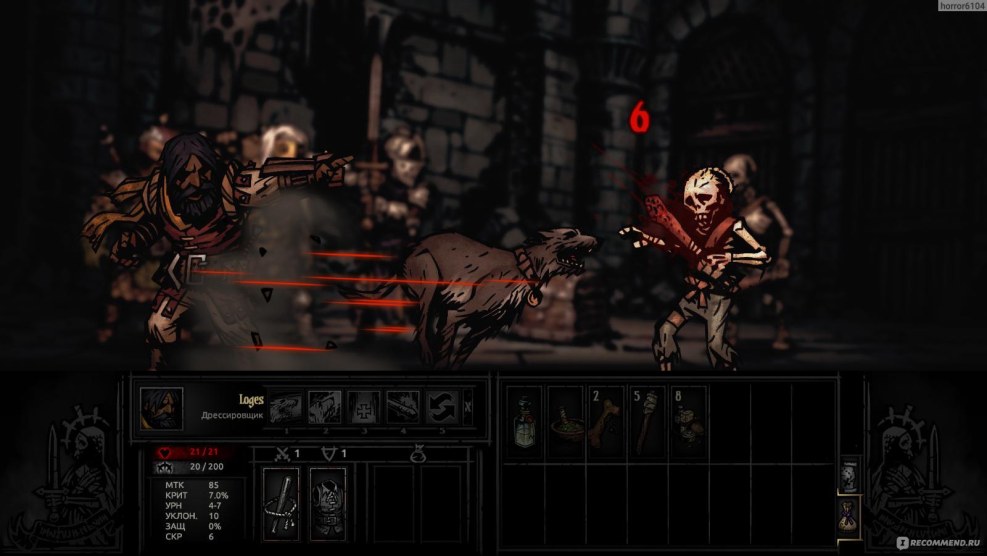Screen dimensions: 987x556
Task: Select the green herb bowl item
Action: click(565, 420)
